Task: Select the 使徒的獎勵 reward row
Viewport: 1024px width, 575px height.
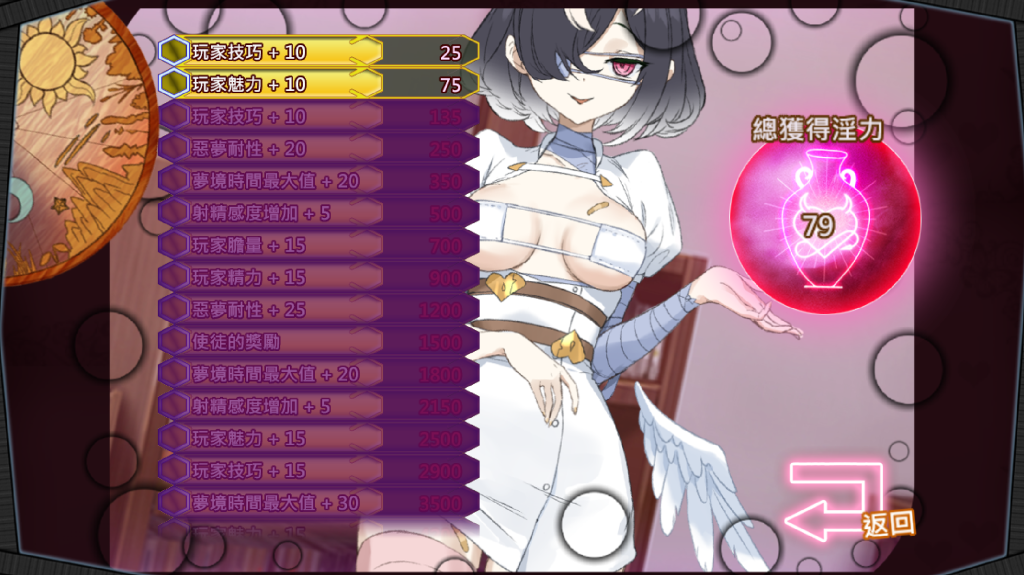Action: click(318, 342)
